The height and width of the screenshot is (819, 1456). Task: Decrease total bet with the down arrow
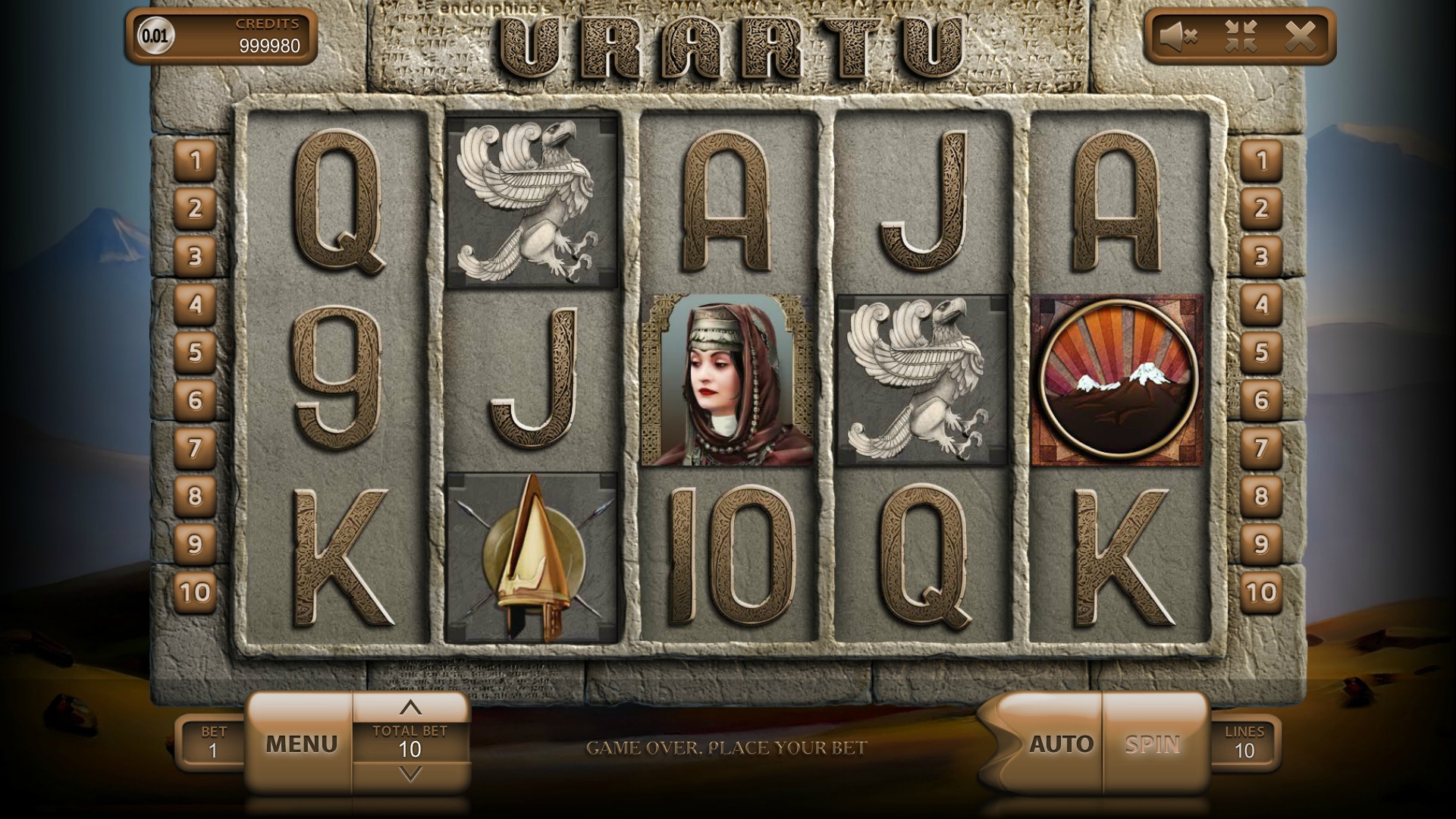410,774
